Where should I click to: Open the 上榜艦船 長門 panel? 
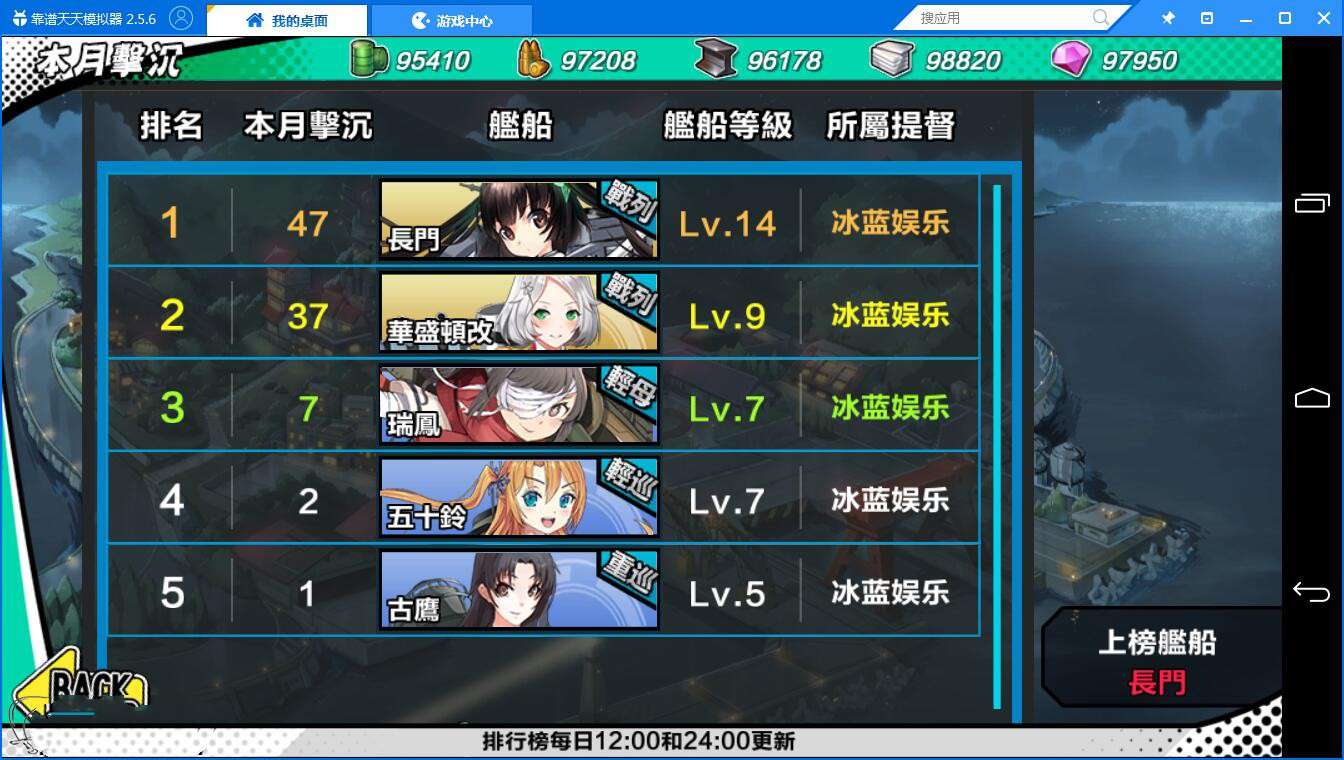coord(1158,661)
